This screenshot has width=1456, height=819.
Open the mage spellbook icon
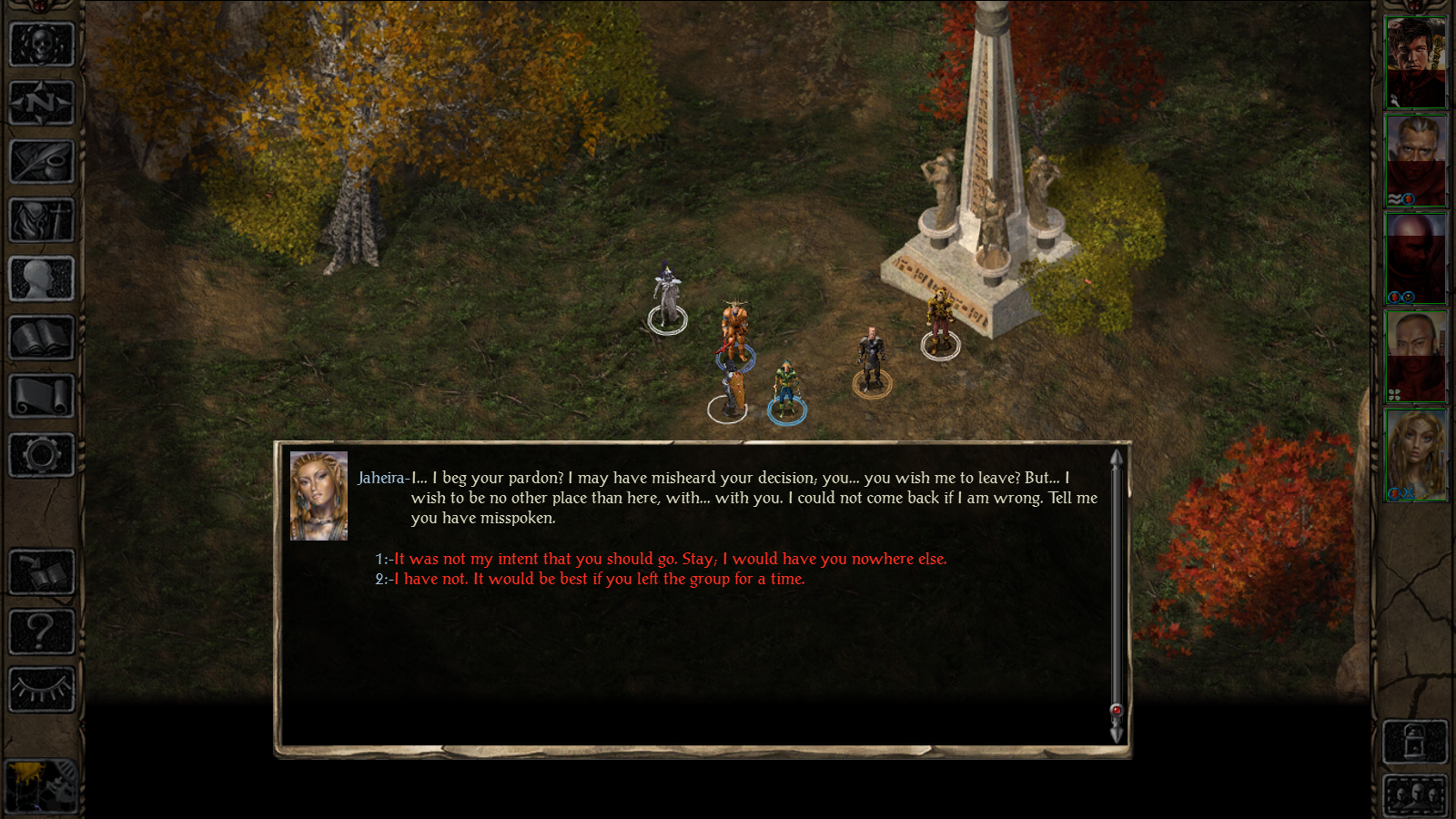tap(41, 338)
